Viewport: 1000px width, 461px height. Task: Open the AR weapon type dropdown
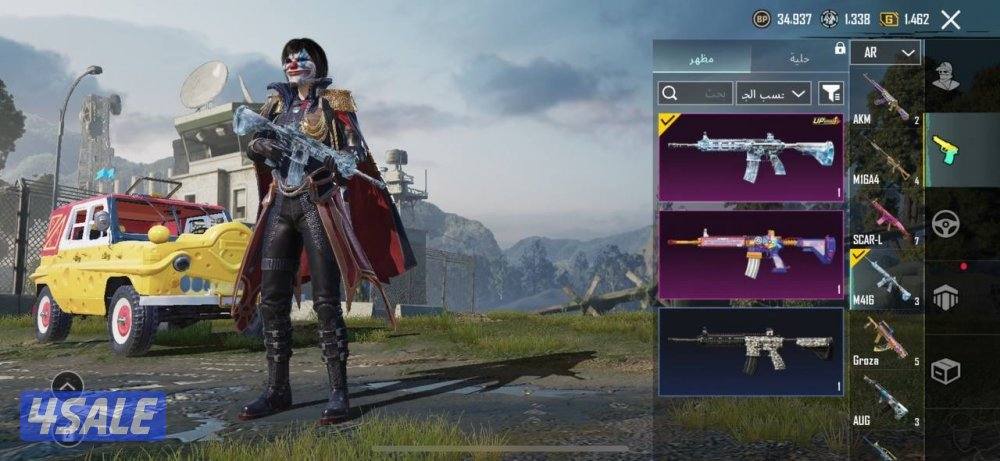point(886,53)
